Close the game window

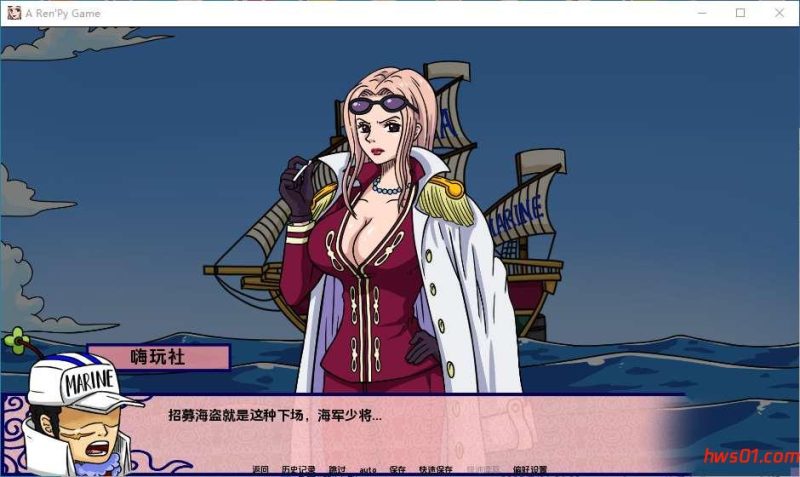coord(780,13)
